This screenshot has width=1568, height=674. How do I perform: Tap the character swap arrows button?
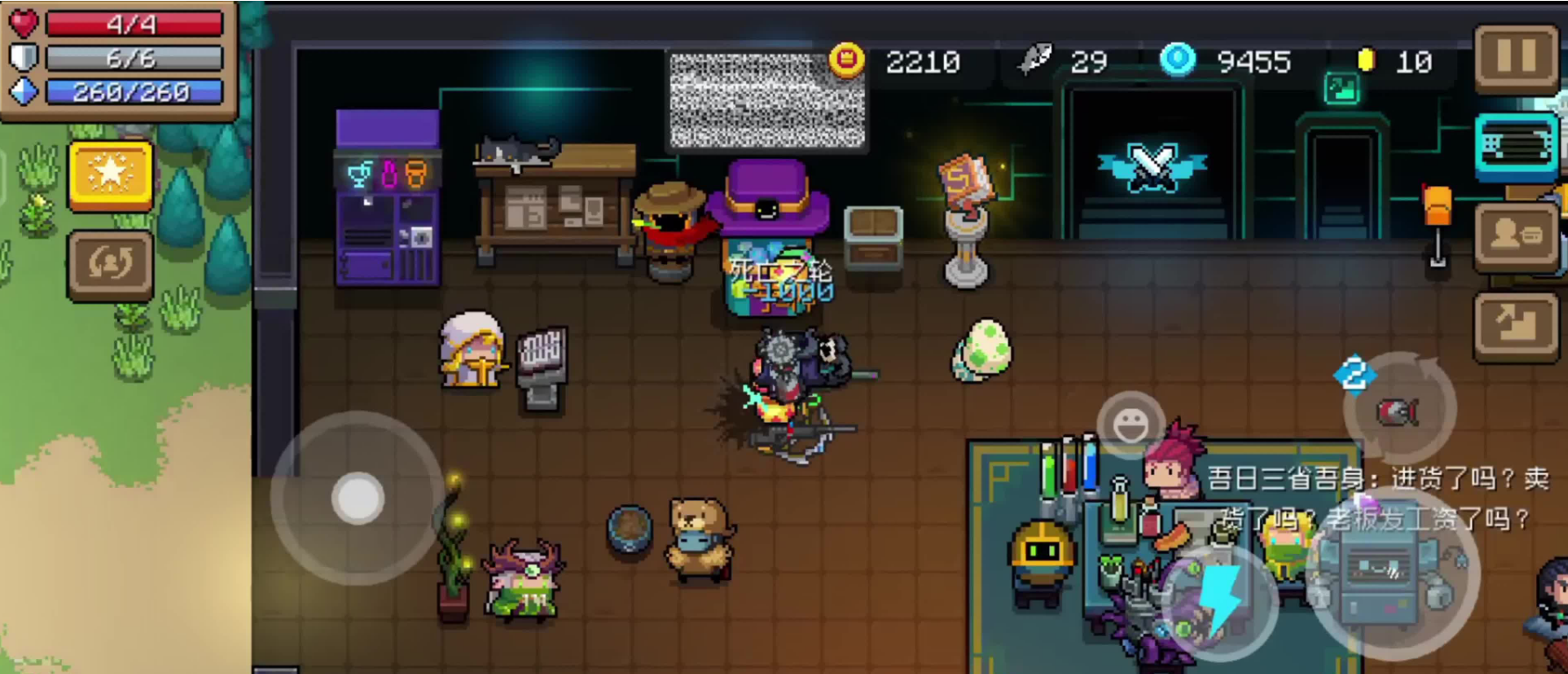pyautogui.click(x=111, y=264)
